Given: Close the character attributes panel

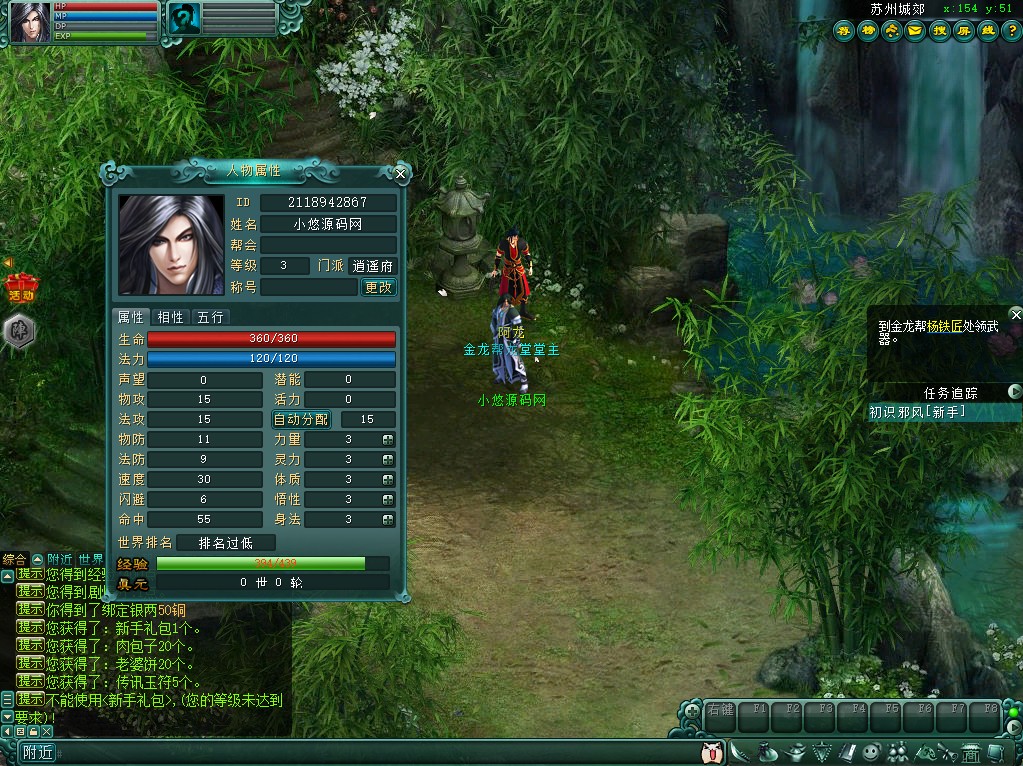Looking at the screenshot, I should [400, 173].
